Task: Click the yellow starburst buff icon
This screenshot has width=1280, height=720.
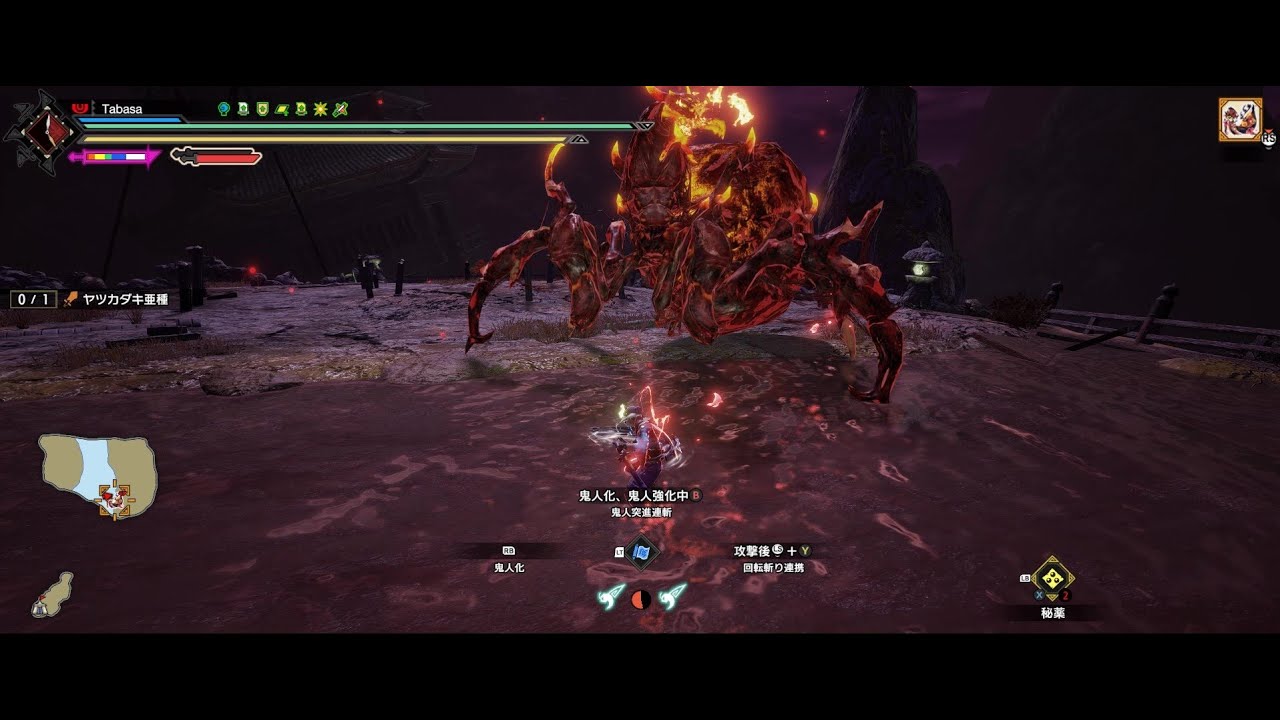Action: (320, 109)
